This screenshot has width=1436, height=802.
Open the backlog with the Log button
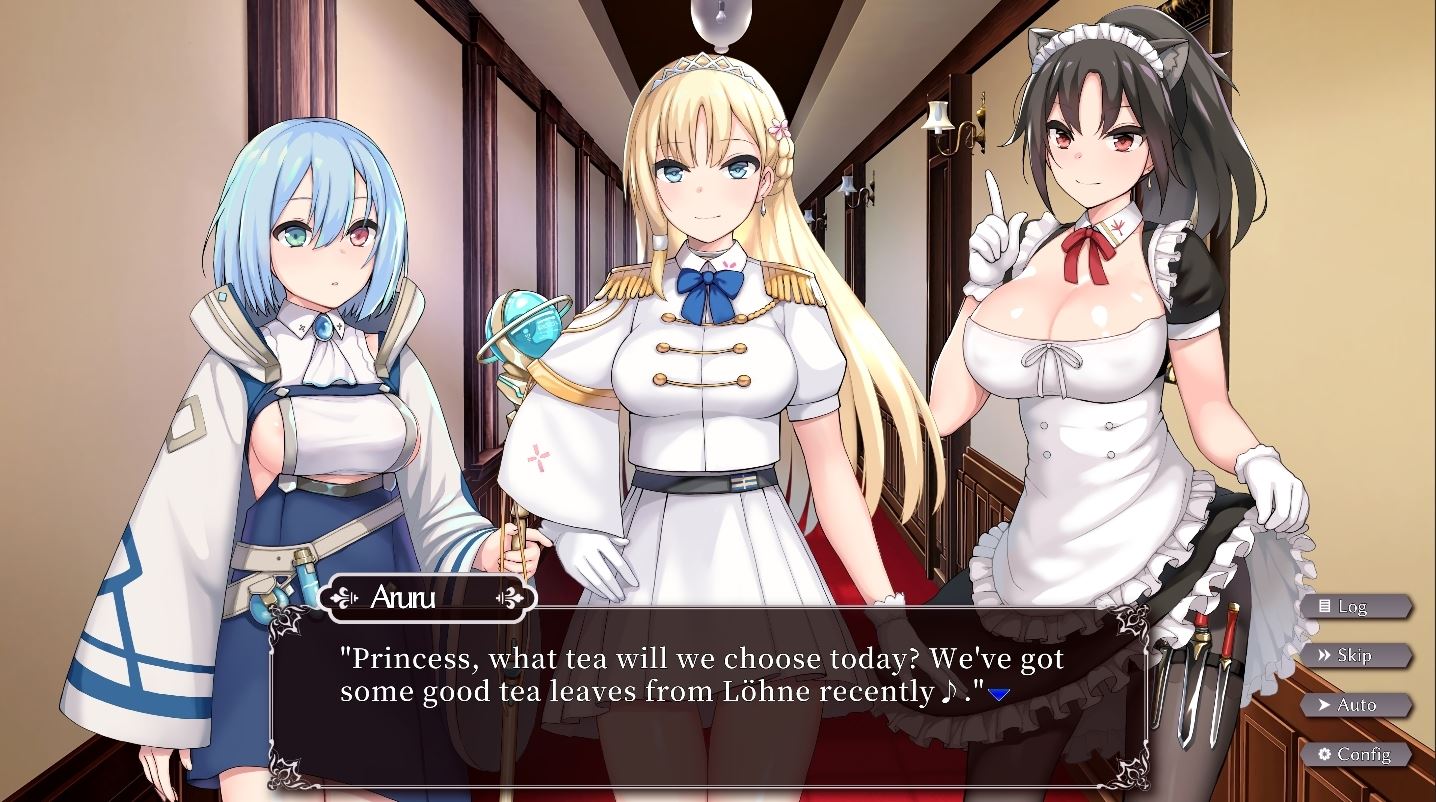coord(1356,606)
